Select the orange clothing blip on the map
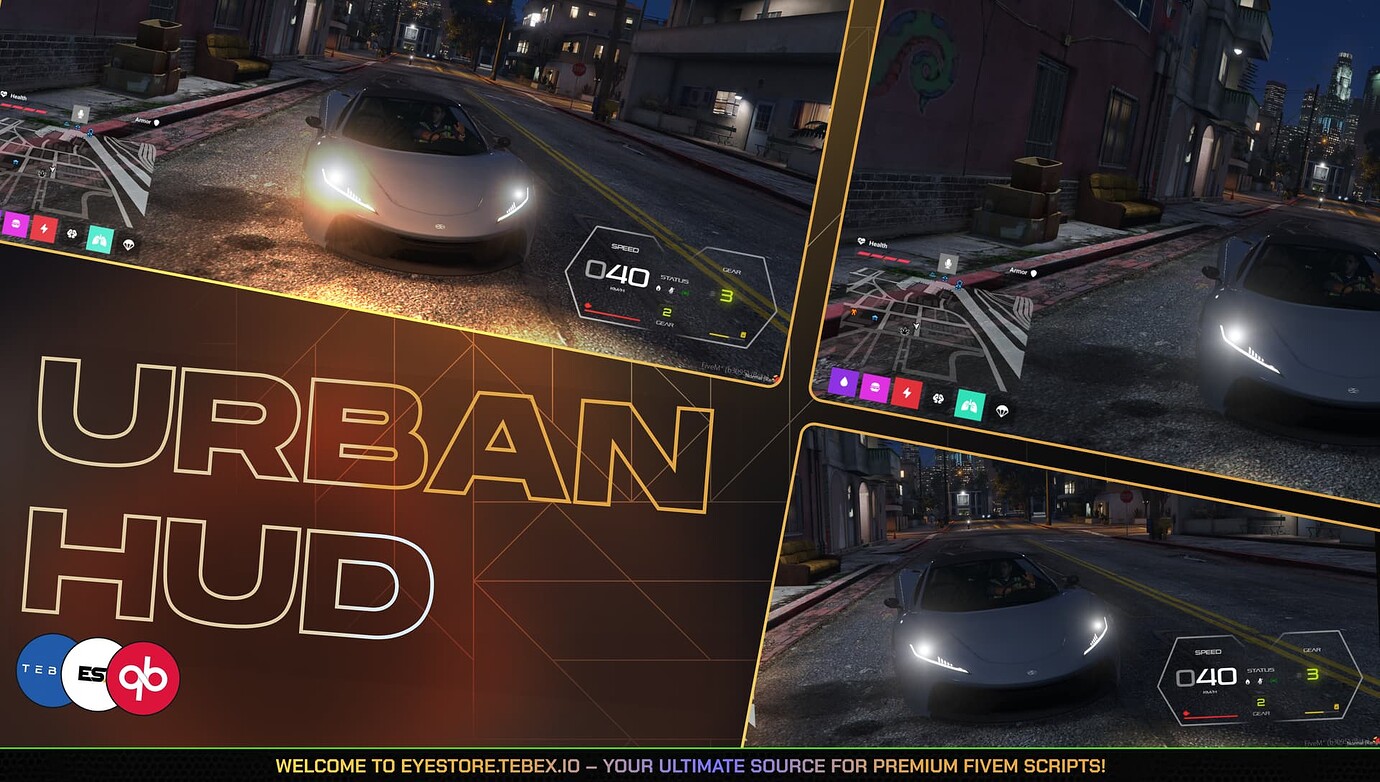The image size is (1380, 782). coord(854,312)
